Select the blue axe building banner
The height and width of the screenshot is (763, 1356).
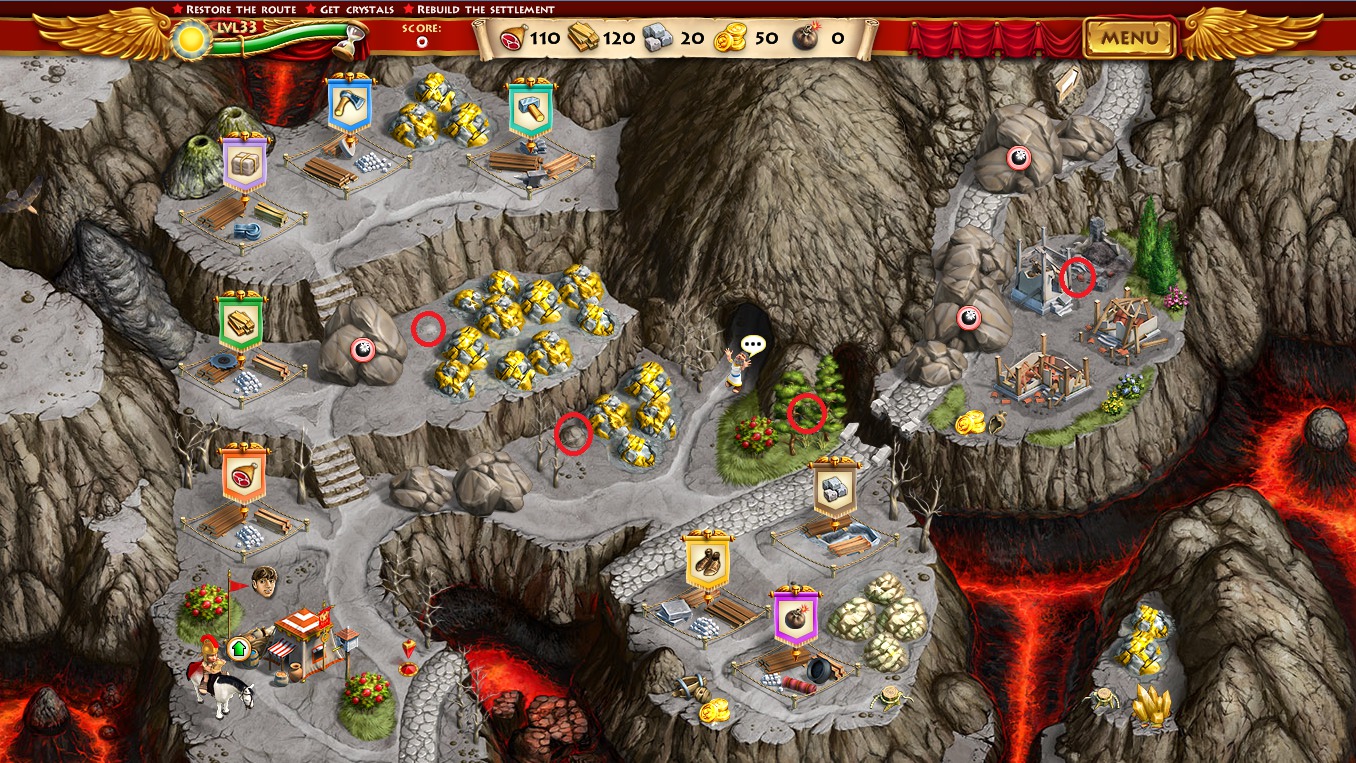point(350,103)
